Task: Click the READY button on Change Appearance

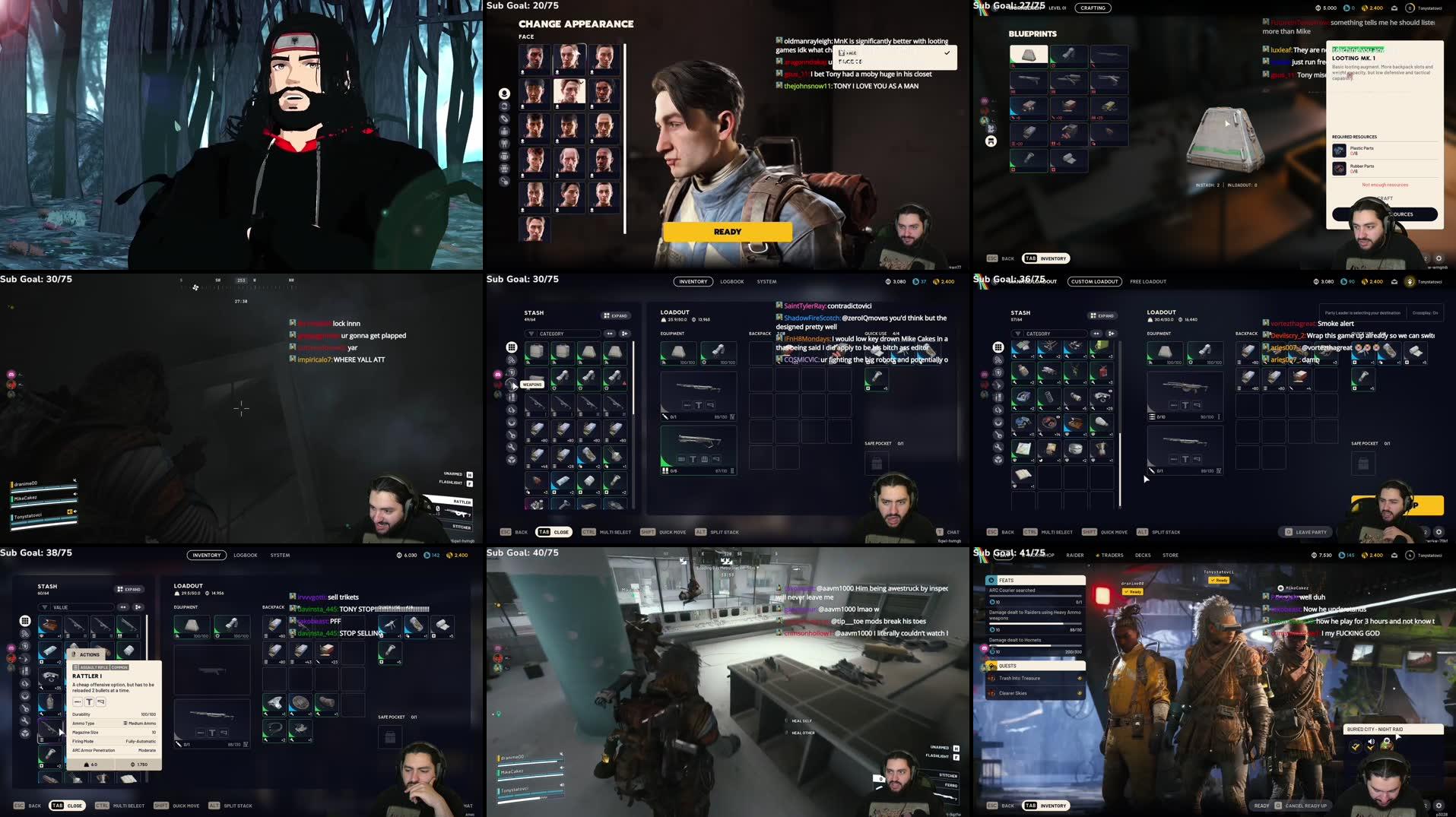Action: click(726, 231)
